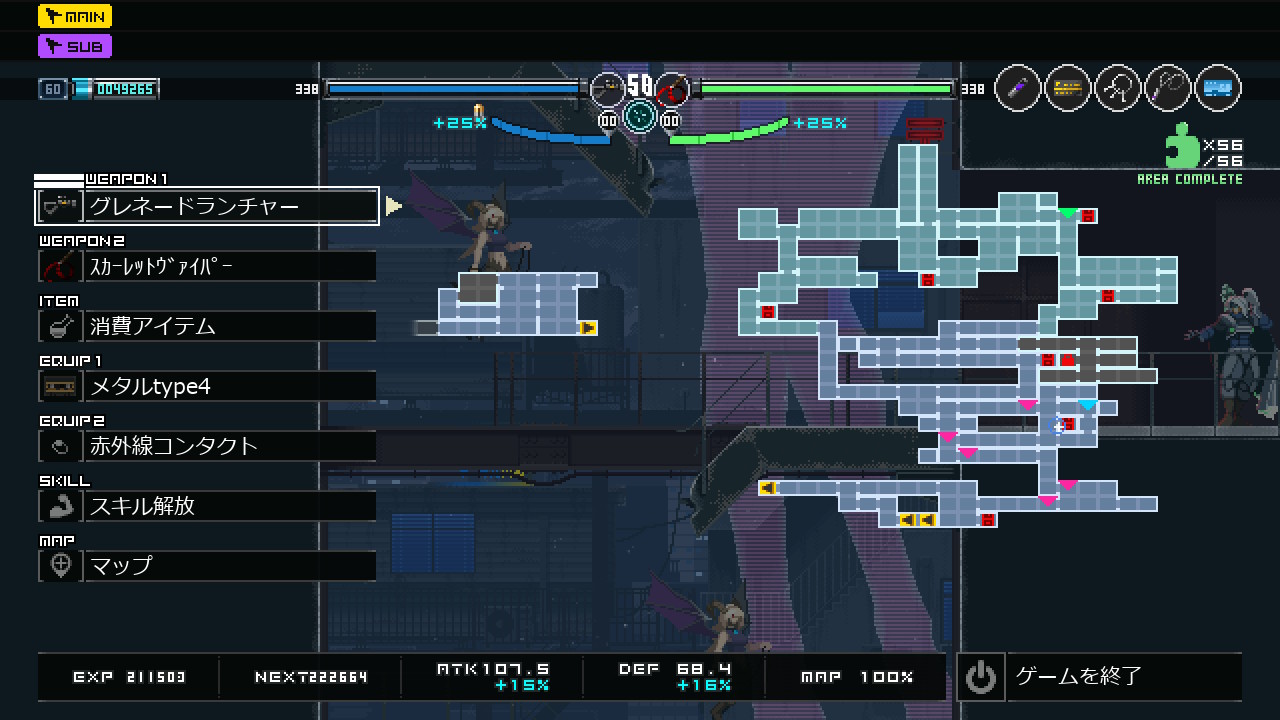Screen dimensions: 1280x720
Task: Click ゲームを終了 to quit the game
Action: tap(1100, 677)
